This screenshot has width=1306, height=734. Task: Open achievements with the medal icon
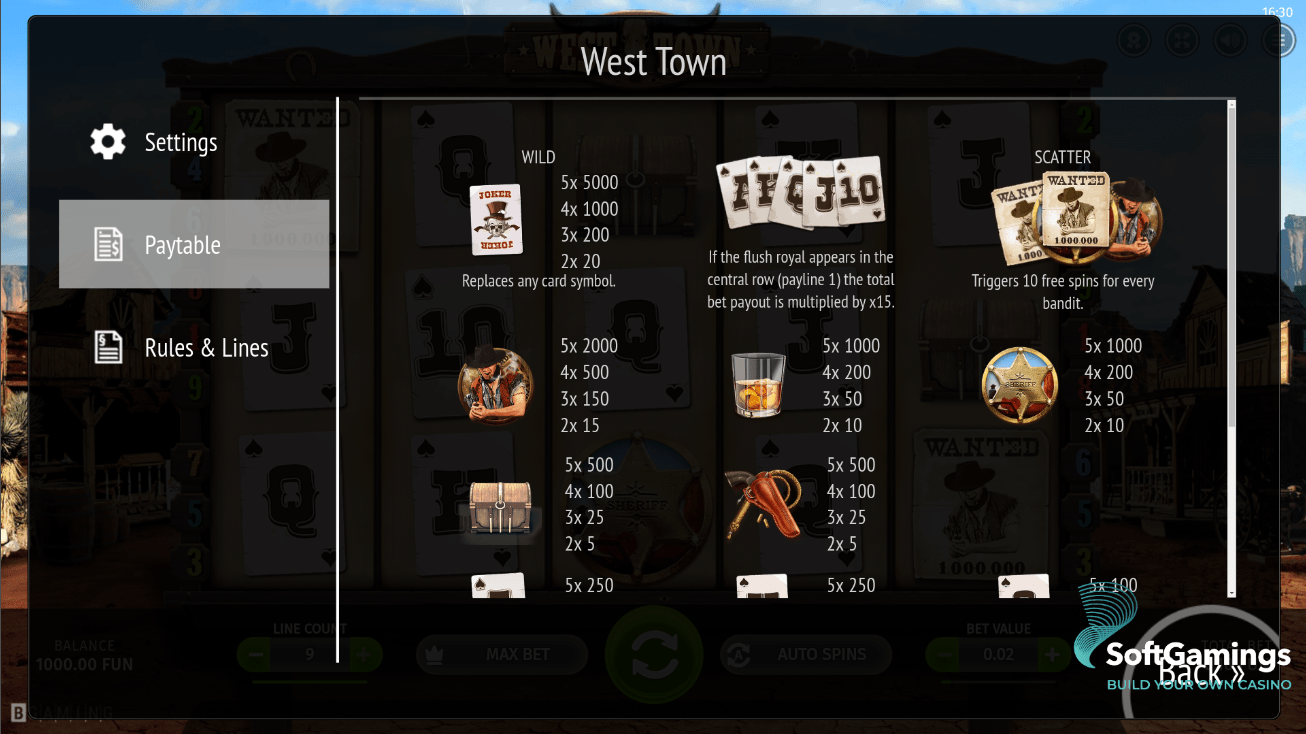tap(1134, 40)
